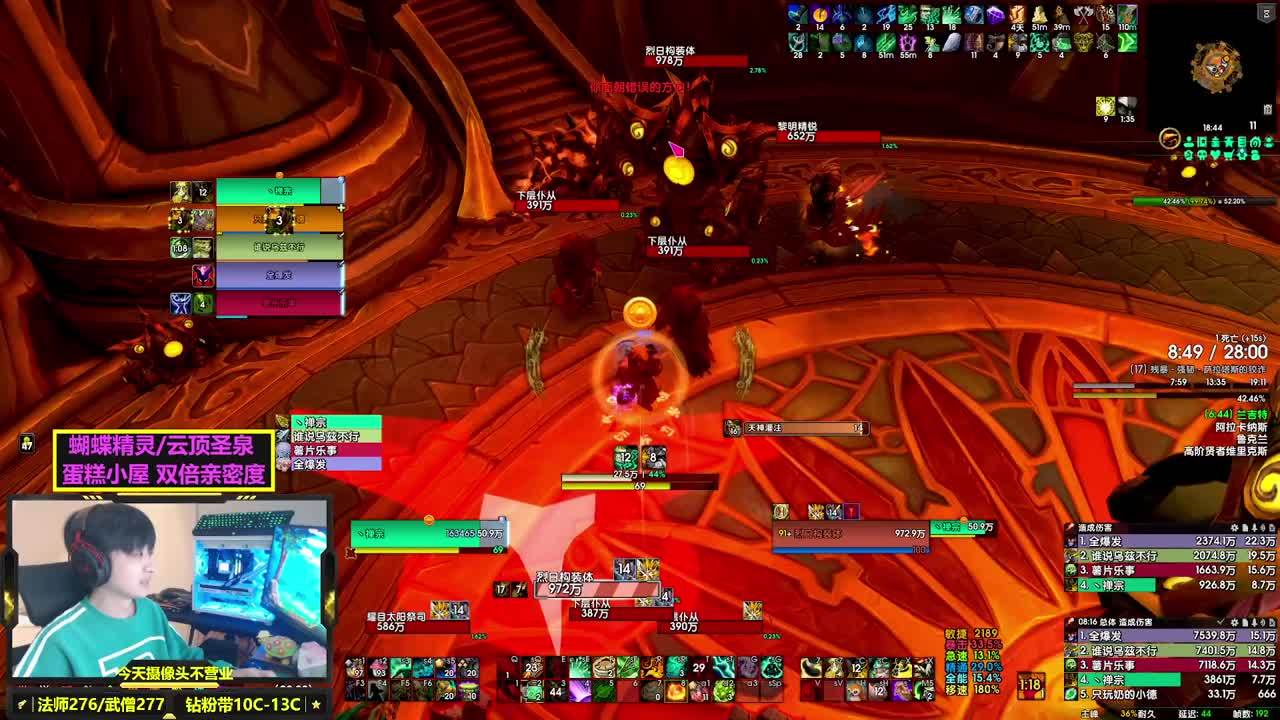
Task: Click the crossed axes buff icon
Action: [x=1084, y=15]
